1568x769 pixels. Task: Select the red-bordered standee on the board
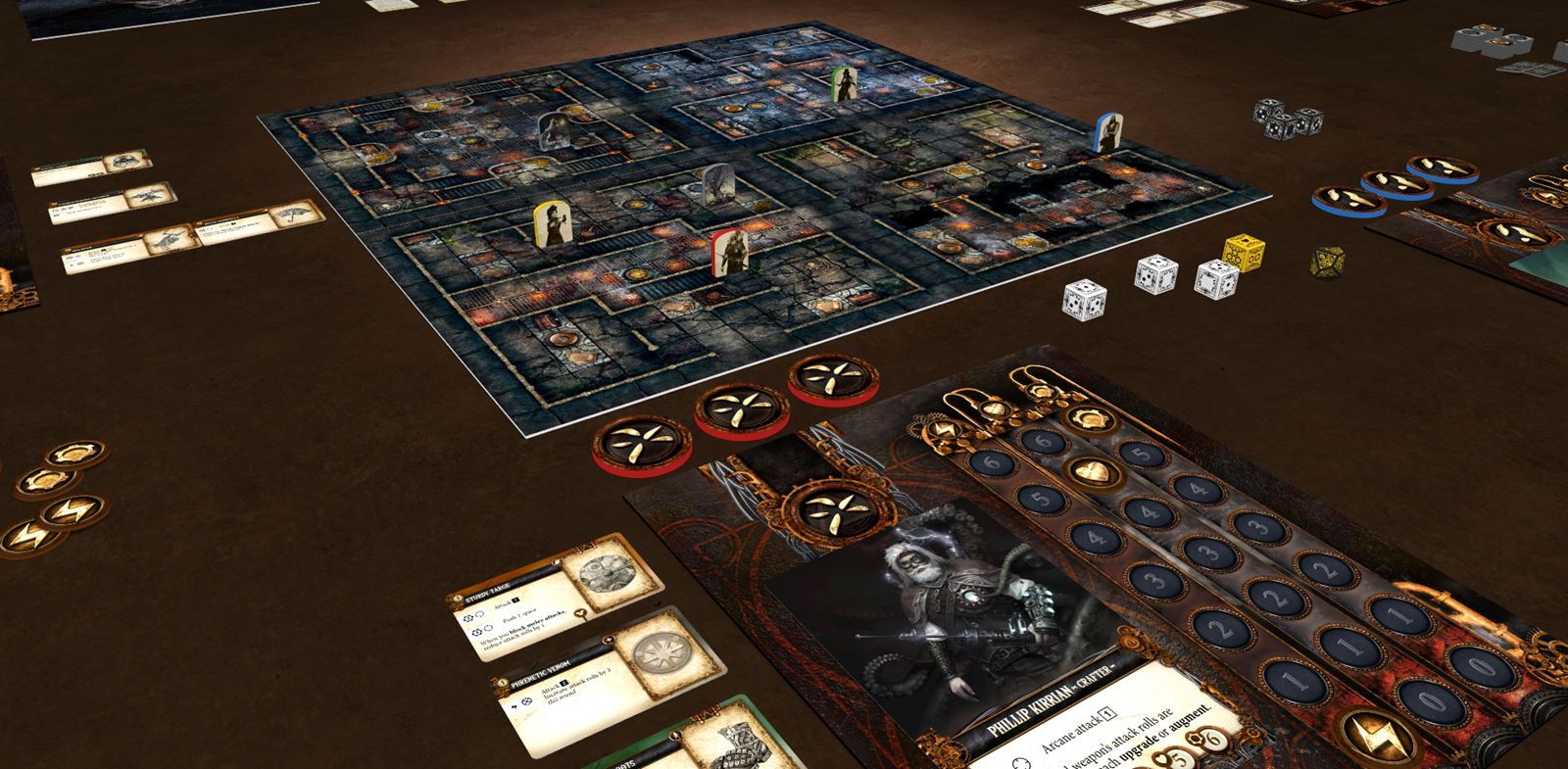[x=726, y=253]
